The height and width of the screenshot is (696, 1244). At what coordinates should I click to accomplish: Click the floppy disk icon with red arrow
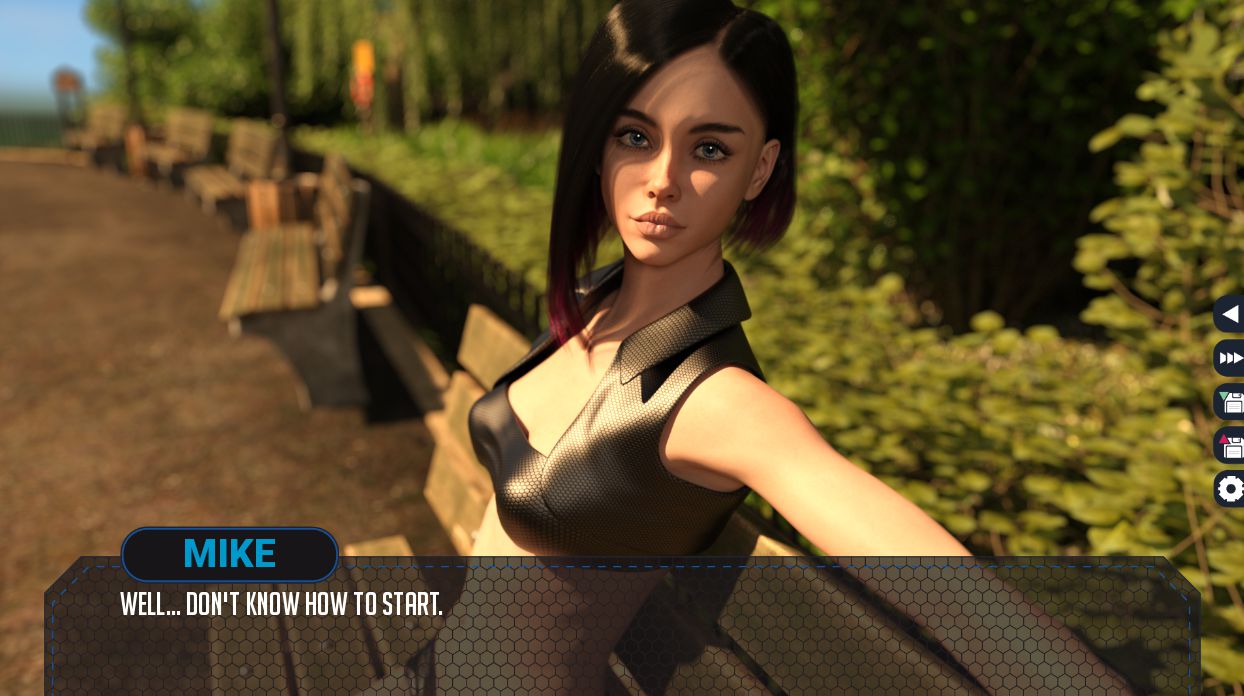point(1230,445)
